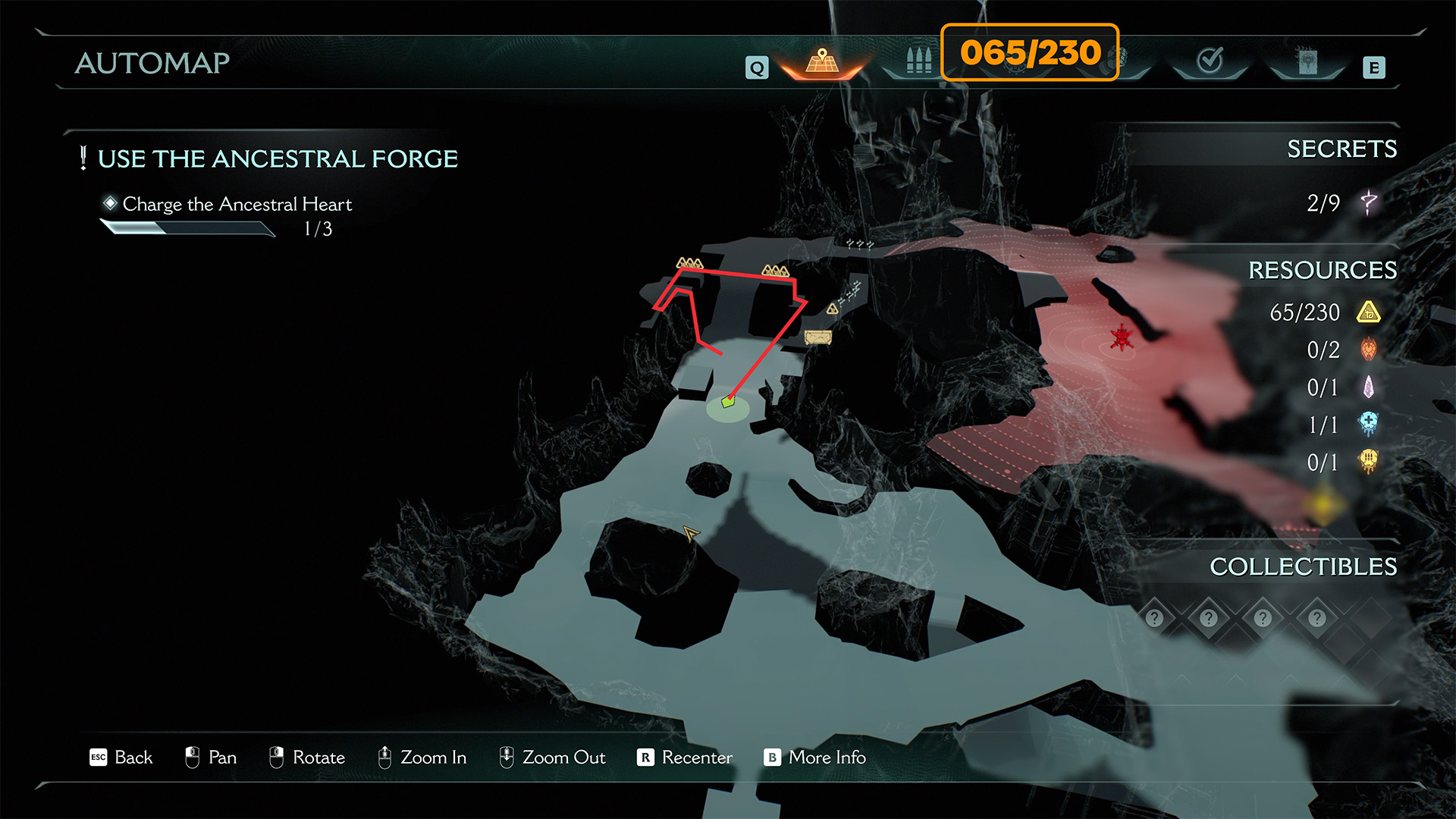
Task: Click the red demon marker on map
Action: click(1121, 337)
